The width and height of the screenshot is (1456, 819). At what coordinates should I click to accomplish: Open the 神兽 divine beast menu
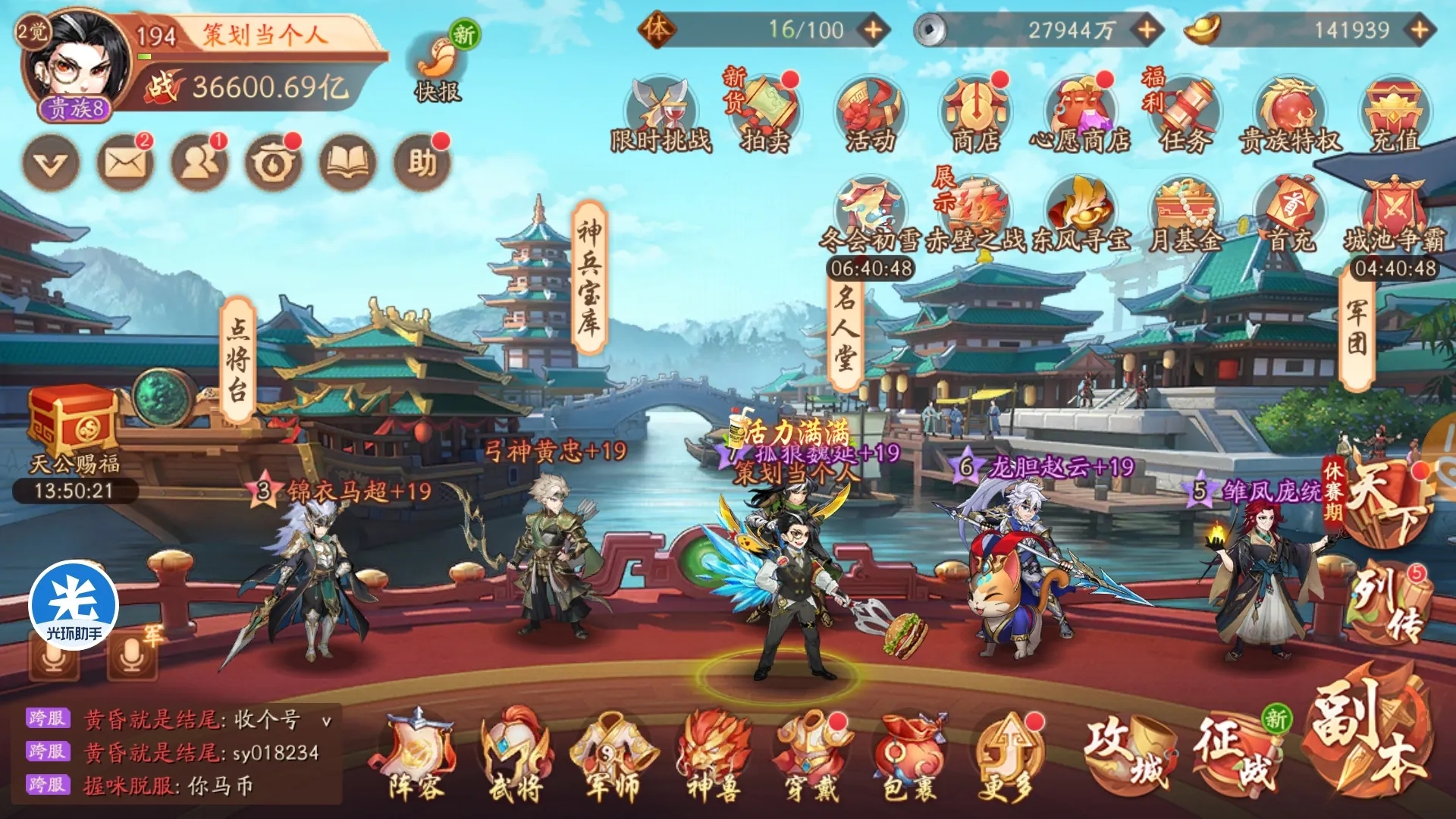coord(713,755)
